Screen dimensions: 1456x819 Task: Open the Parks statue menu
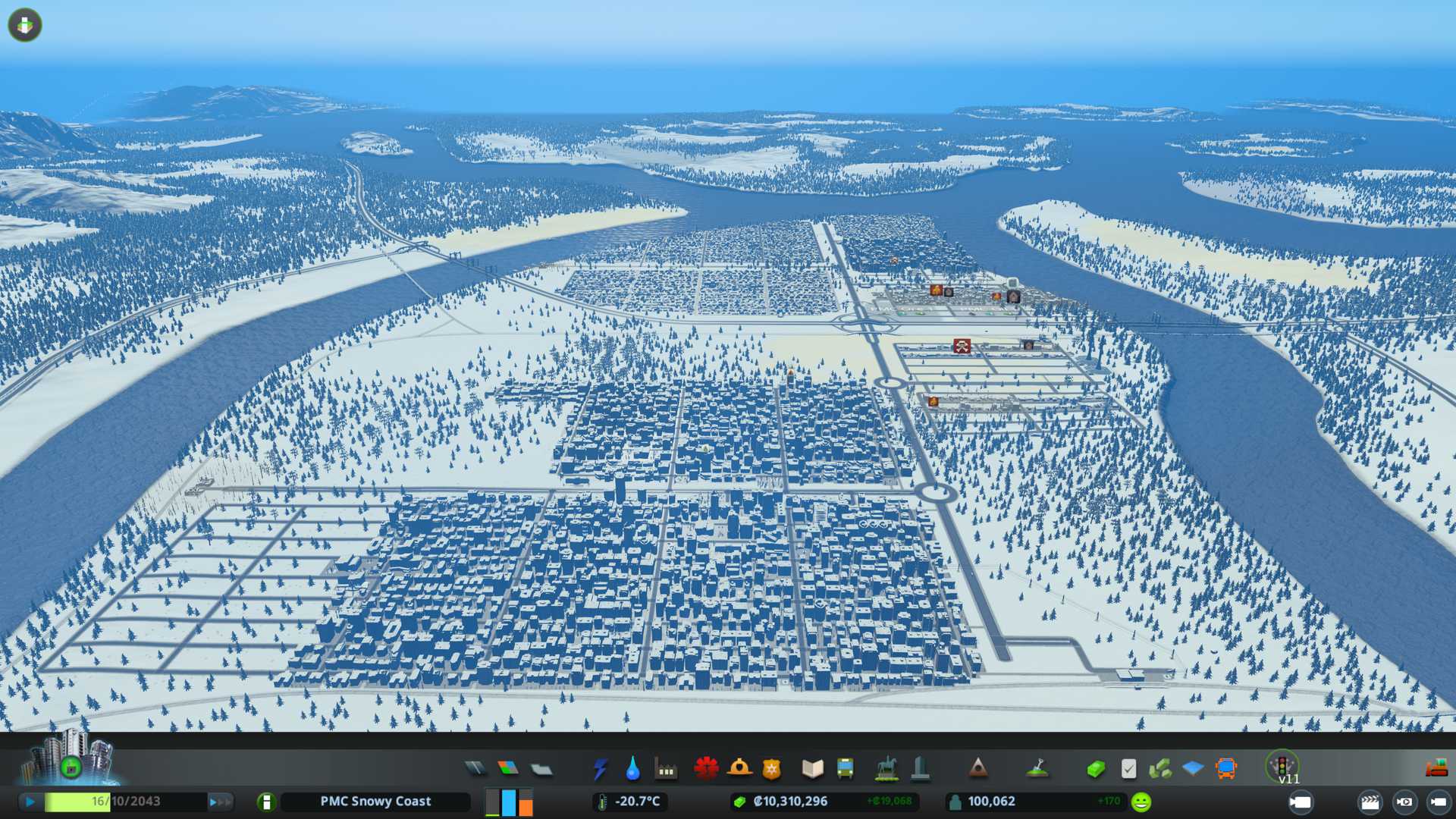[886, 769]
